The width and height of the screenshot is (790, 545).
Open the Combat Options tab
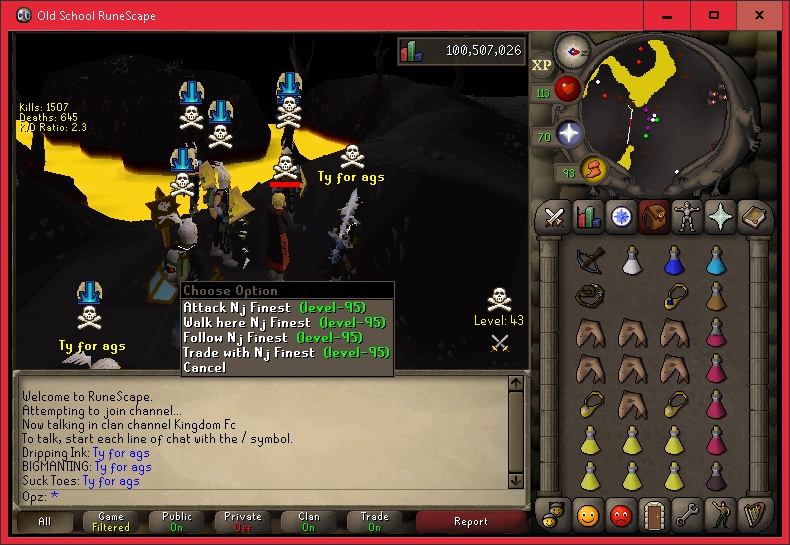point(553,216)
